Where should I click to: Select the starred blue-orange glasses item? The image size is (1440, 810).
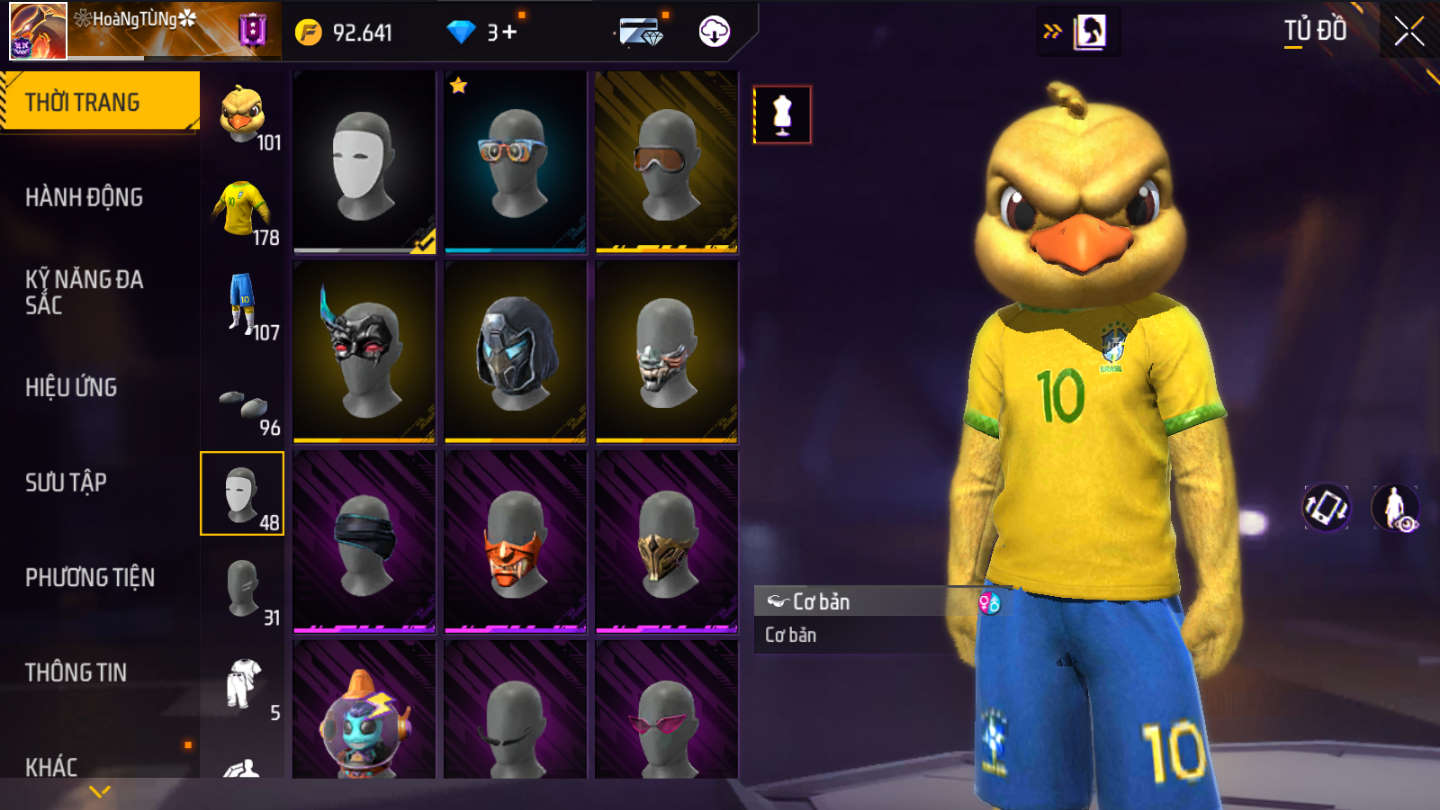(515, 161)
